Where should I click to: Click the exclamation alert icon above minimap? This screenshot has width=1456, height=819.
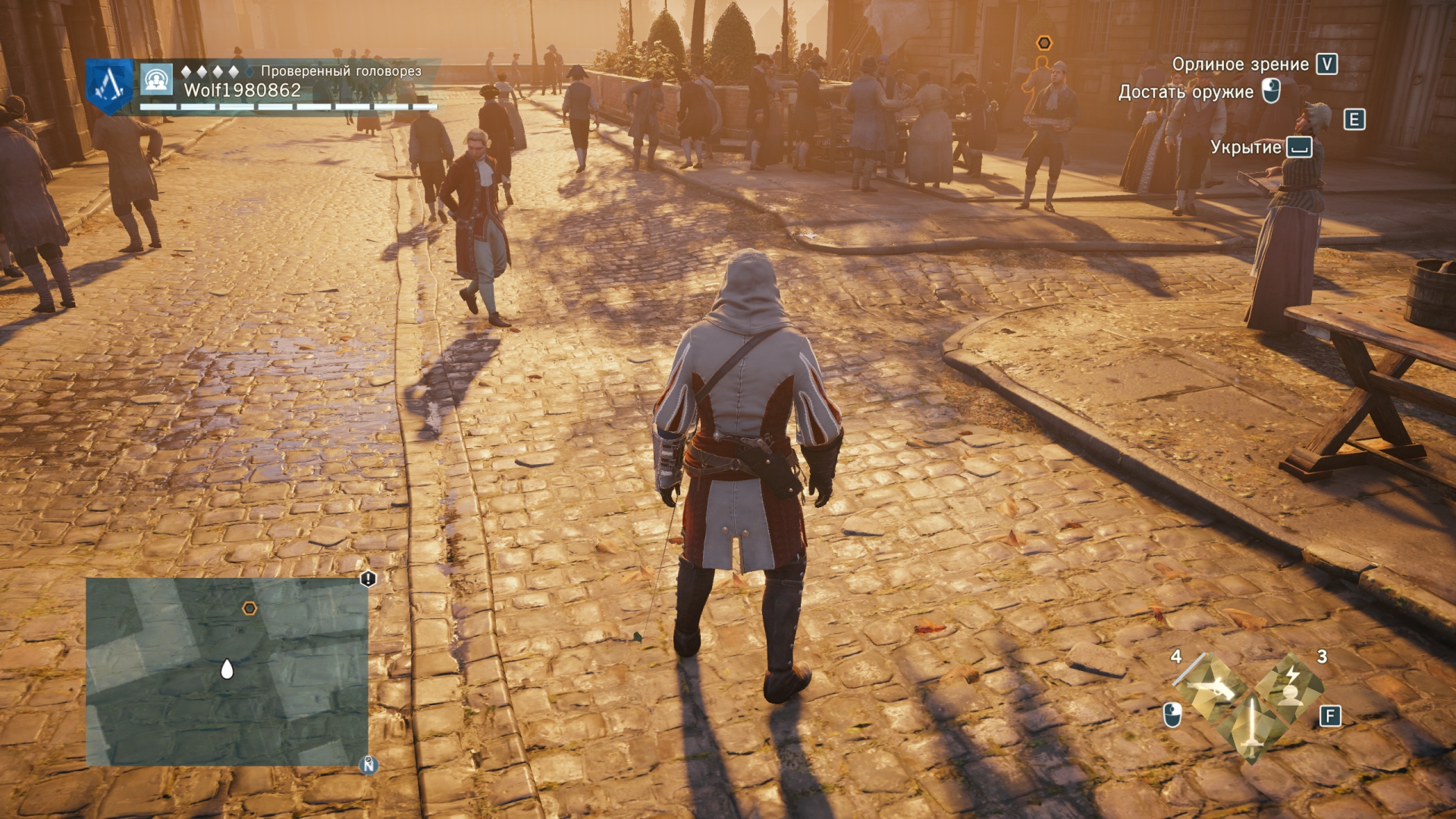[368, 579]
